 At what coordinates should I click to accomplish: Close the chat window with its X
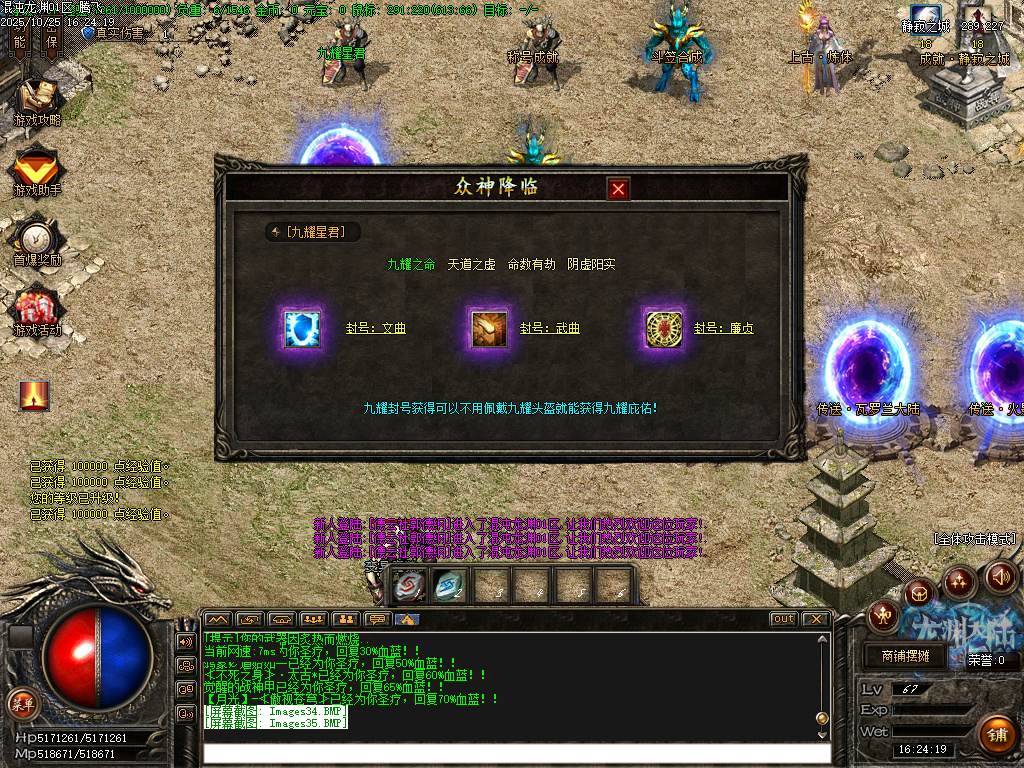pyautogui.click(x=815, y=619)
